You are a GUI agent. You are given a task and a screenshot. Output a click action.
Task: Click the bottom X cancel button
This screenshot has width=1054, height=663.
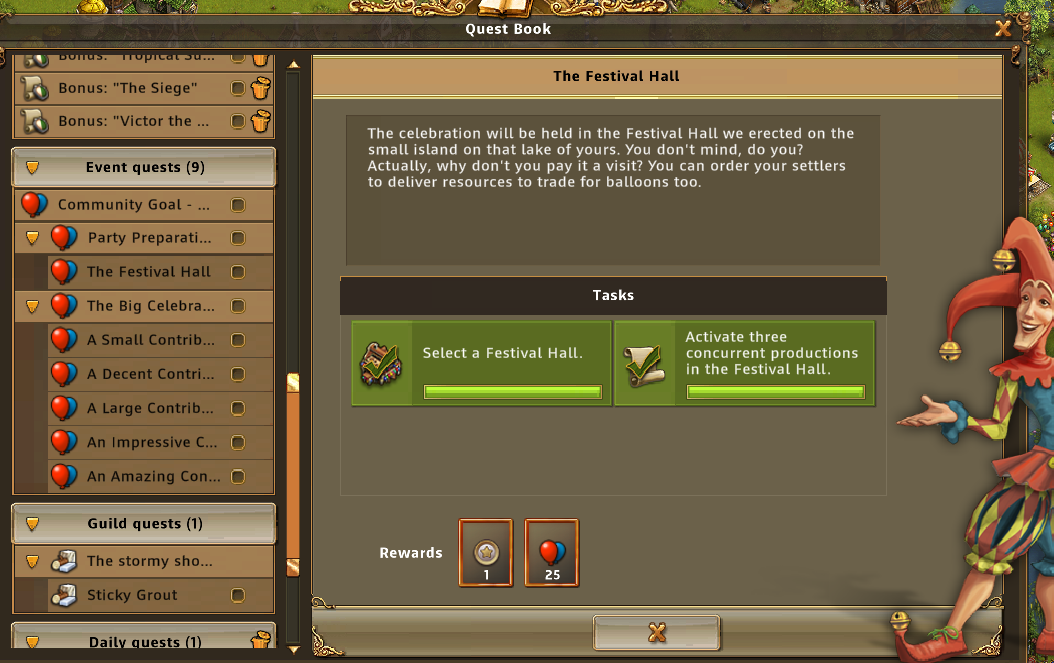click(x=656, y=632)
